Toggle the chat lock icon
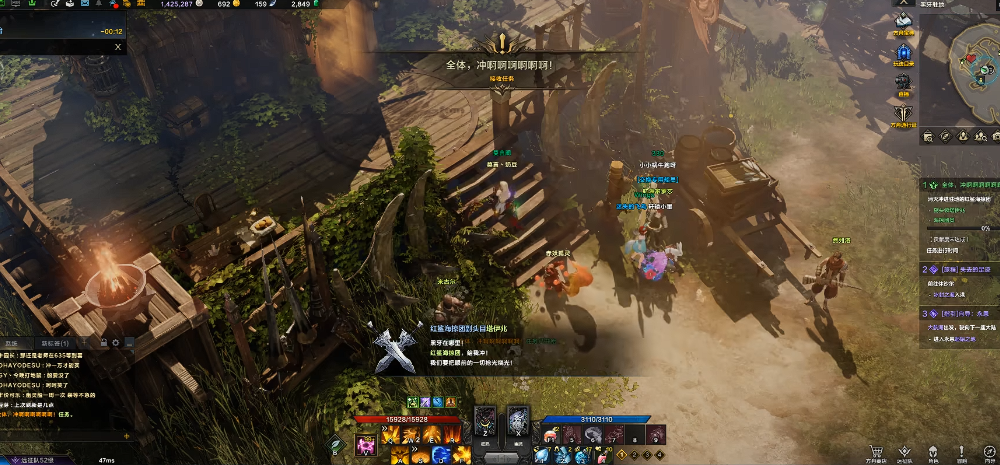 103,343
